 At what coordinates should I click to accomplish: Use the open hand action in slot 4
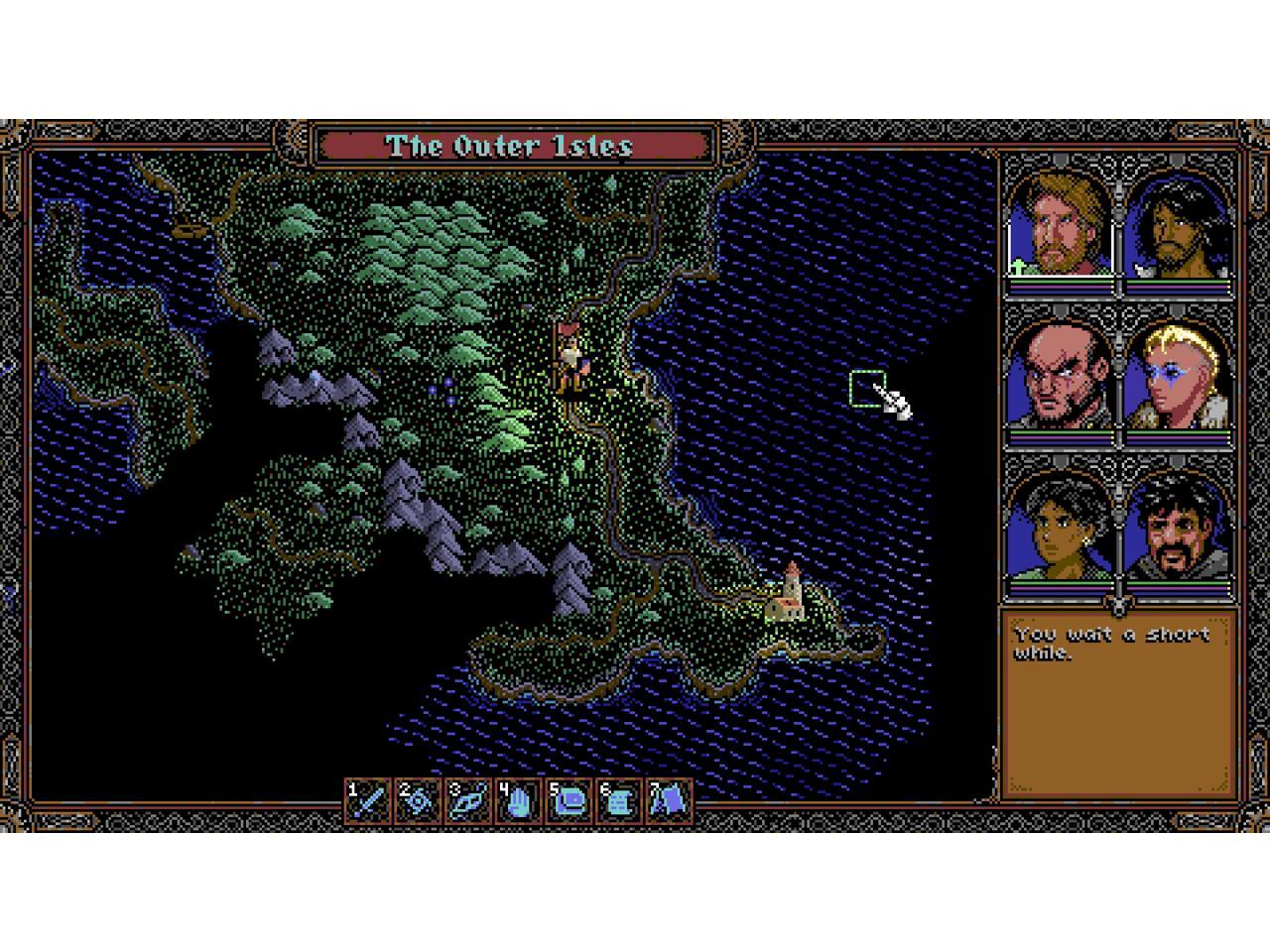point(519,800)
